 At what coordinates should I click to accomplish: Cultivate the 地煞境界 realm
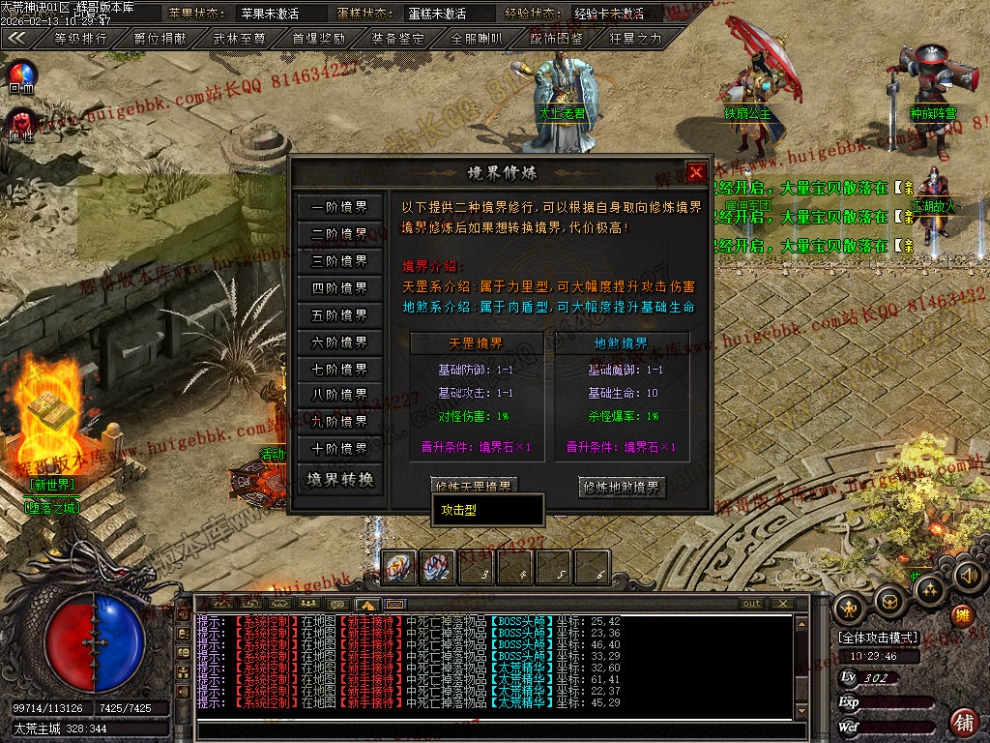(622, 488)
